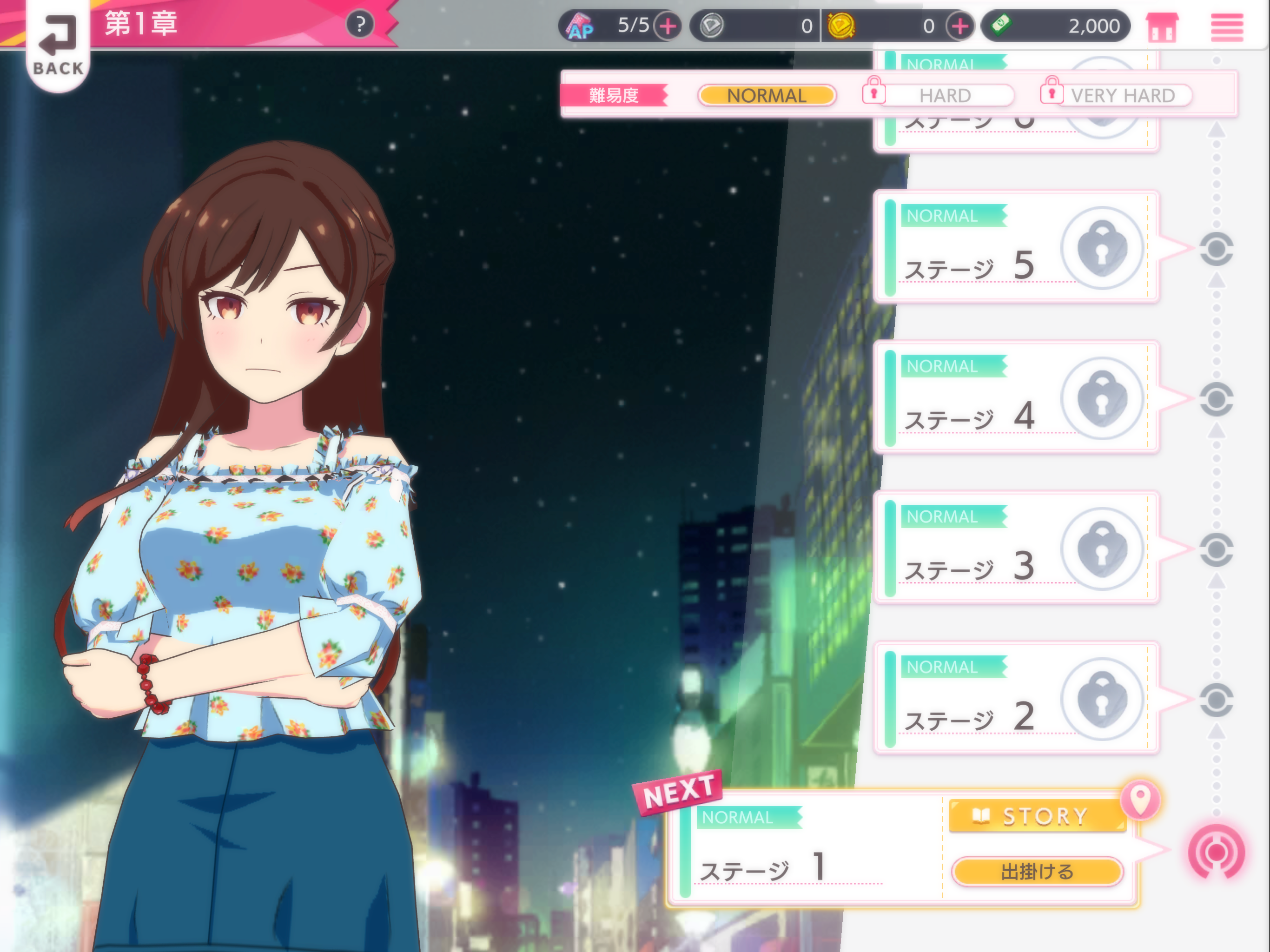Select the VERY HARD difficulty
The height and width of the screenshot is (952, 1270).
[1124, 95]
